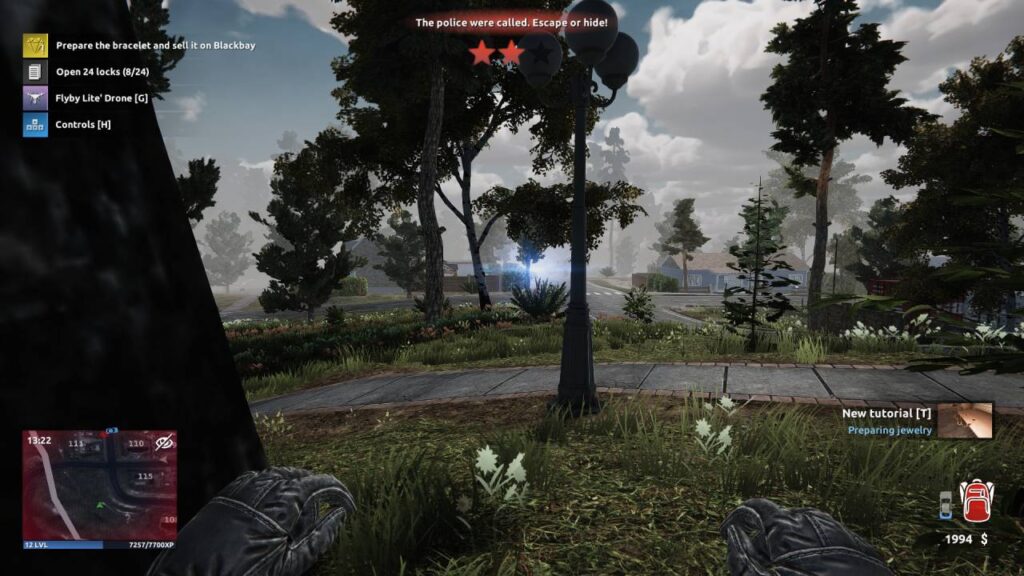The width and height of the screenshot is (1024, 576).
Task: Open the Preparing jewelry tutorial thumbnail
Action: coord(965,420)
